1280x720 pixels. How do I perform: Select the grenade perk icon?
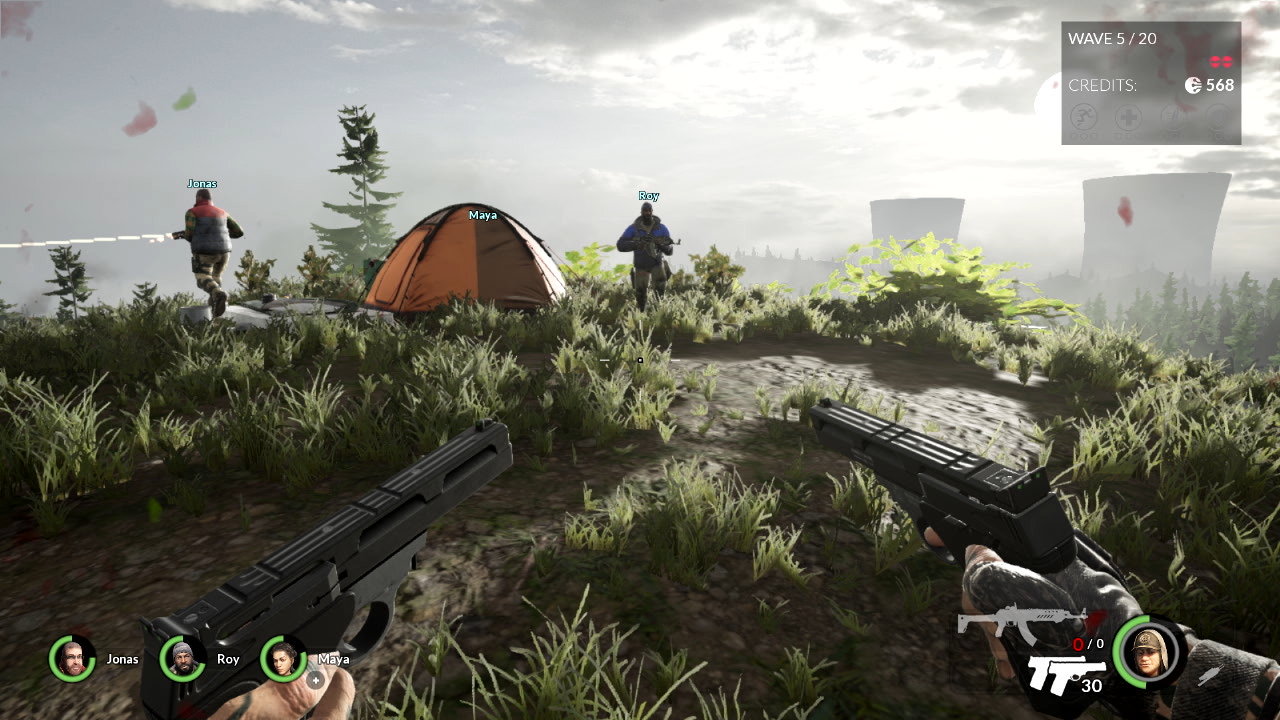tap(1173, 118)
